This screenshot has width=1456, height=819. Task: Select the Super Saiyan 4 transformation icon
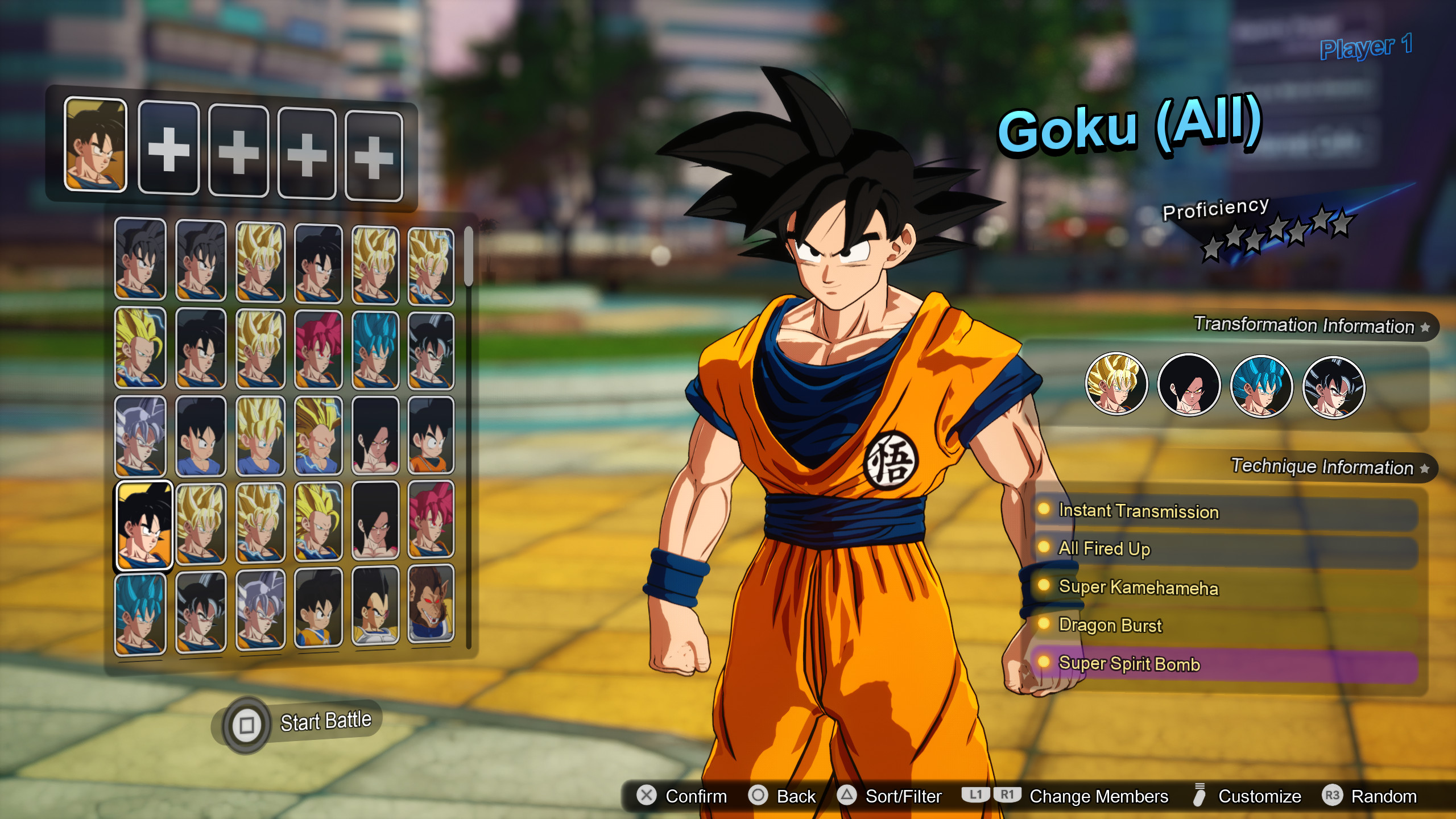(x=1189, y=386)
